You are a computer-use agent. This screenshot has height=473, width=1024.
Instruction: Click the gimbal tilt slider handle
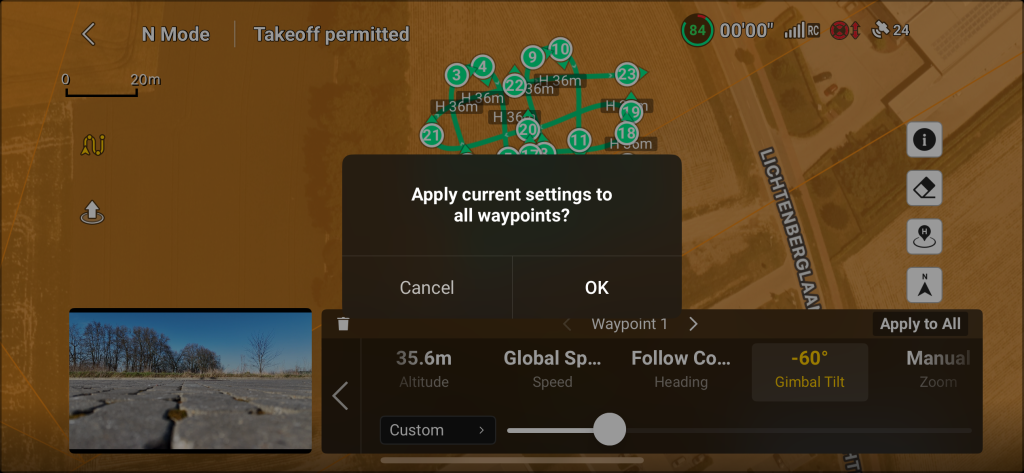tap(609, 430)
